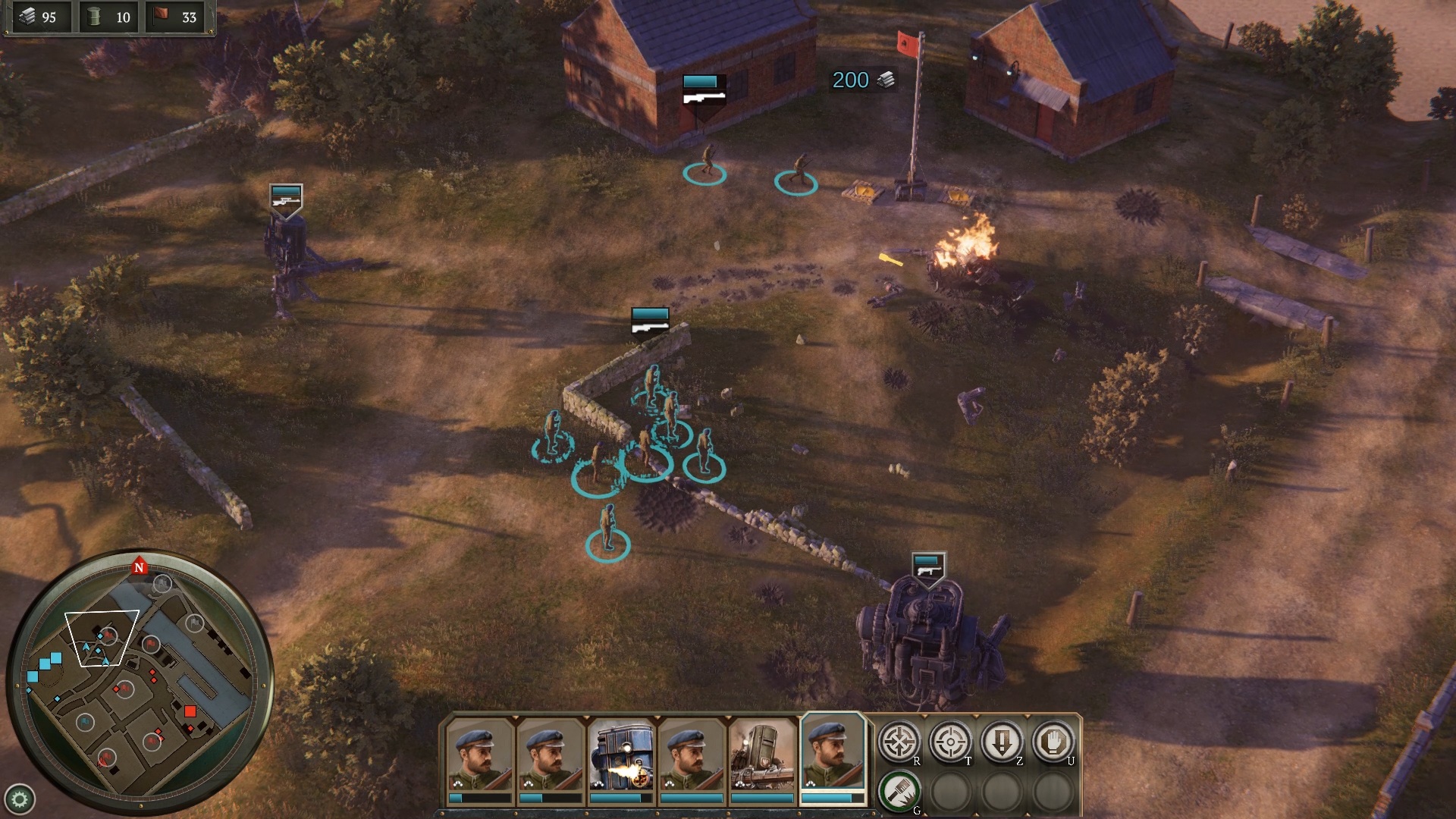The width and height of the screenshot is (1456, 819).
Task: Click the N compass marker on the minimap
Action: pyautogui.click(x=140, y=567)
